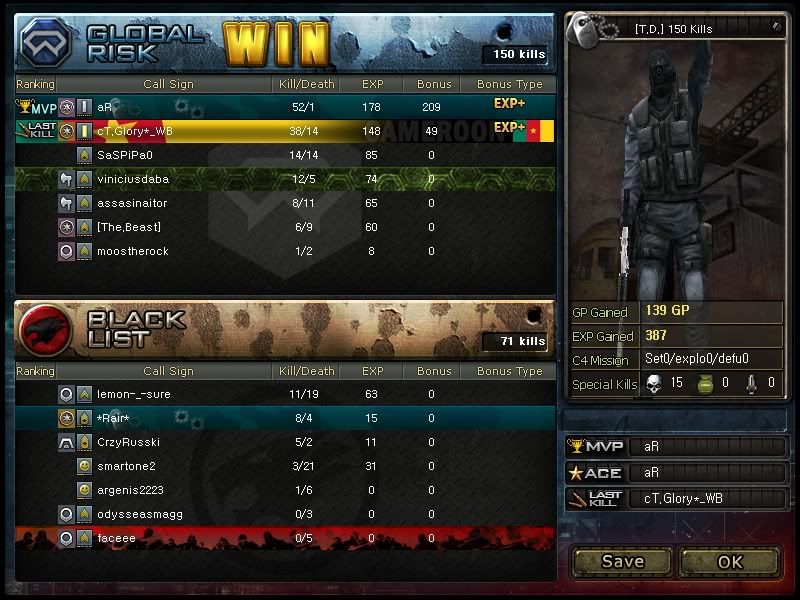Select lemon-_-sure in the Black List team
The image size is (800, 600).
coord(134,394)
